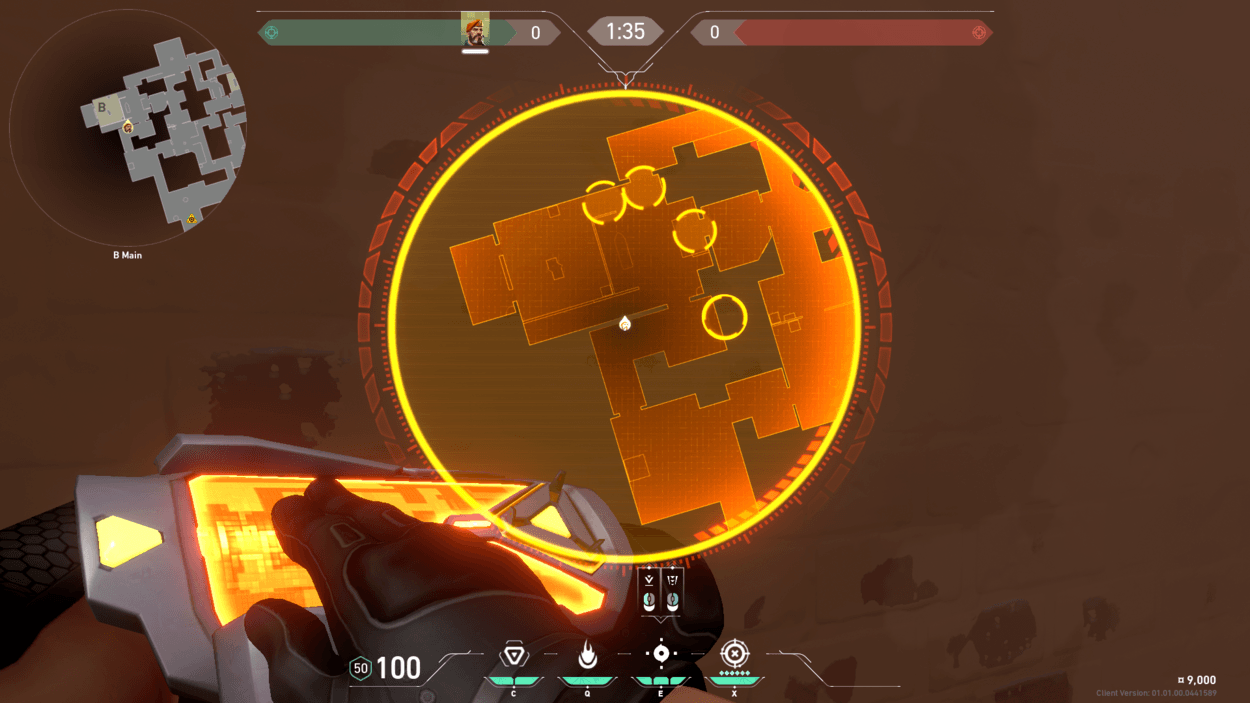Click the player position marker on tactical map
Viewport: 1250px width, 703px height.
(625, 323)
